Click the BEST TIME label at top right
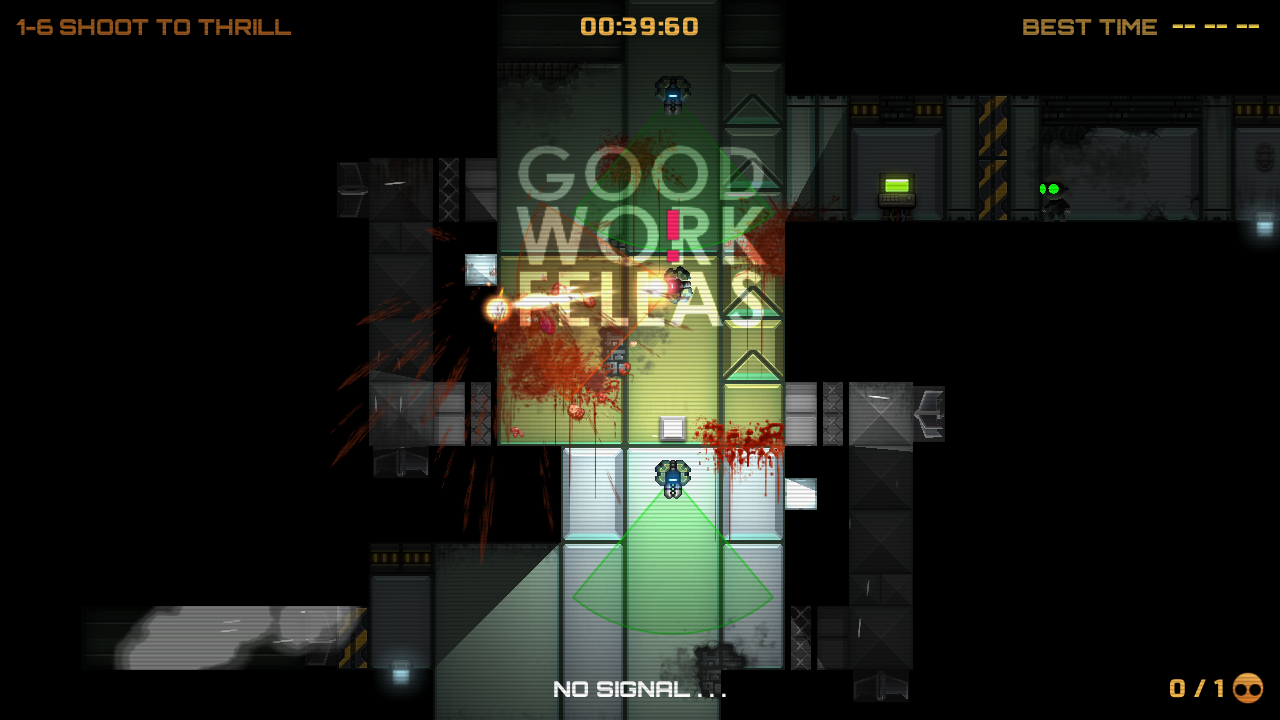This screenshot has height=720, width=1280. pyautogui.click(x=1089, y=27)
